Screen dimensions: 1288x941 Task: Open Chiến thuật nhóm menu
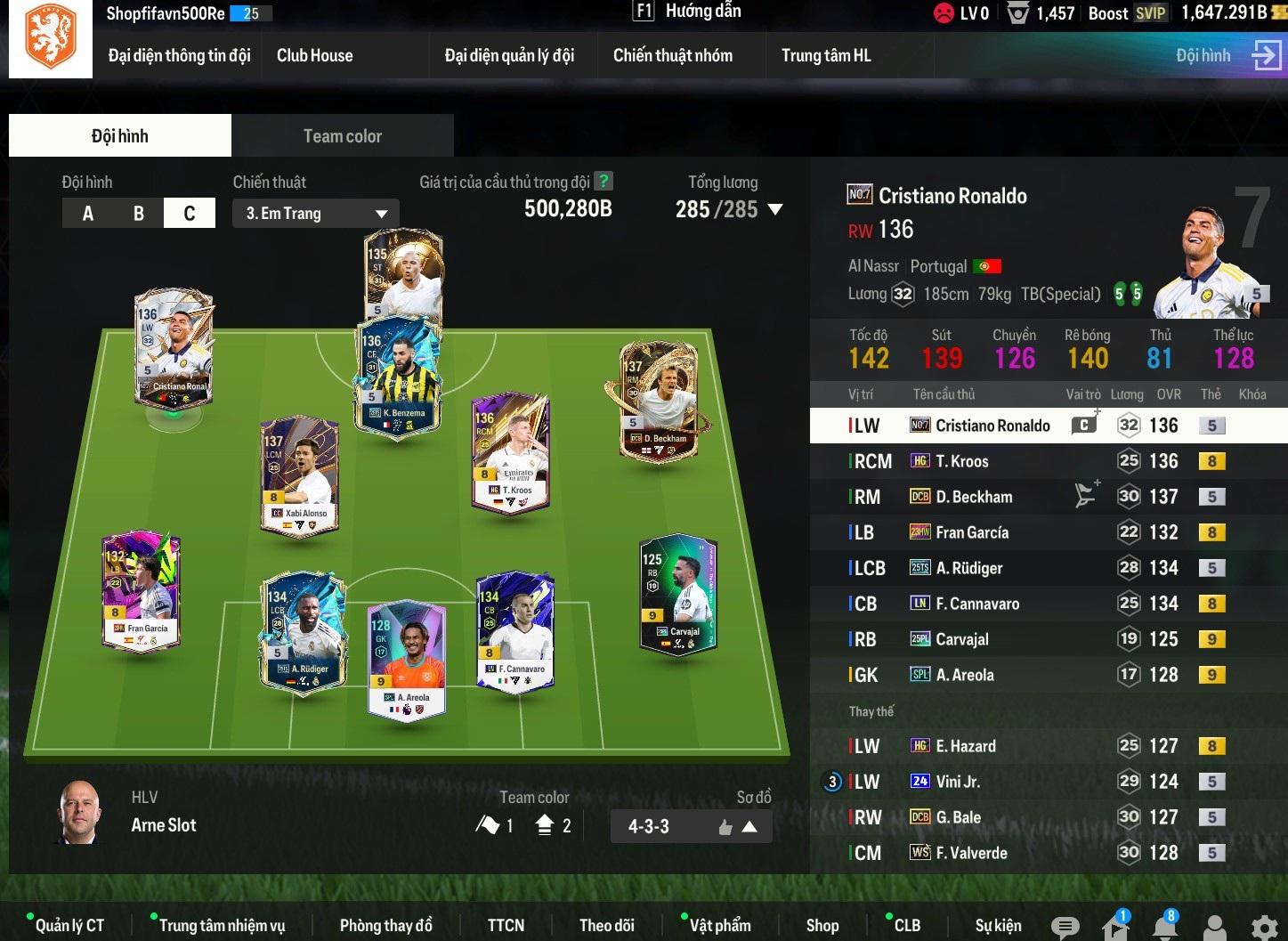click(672, 55)
